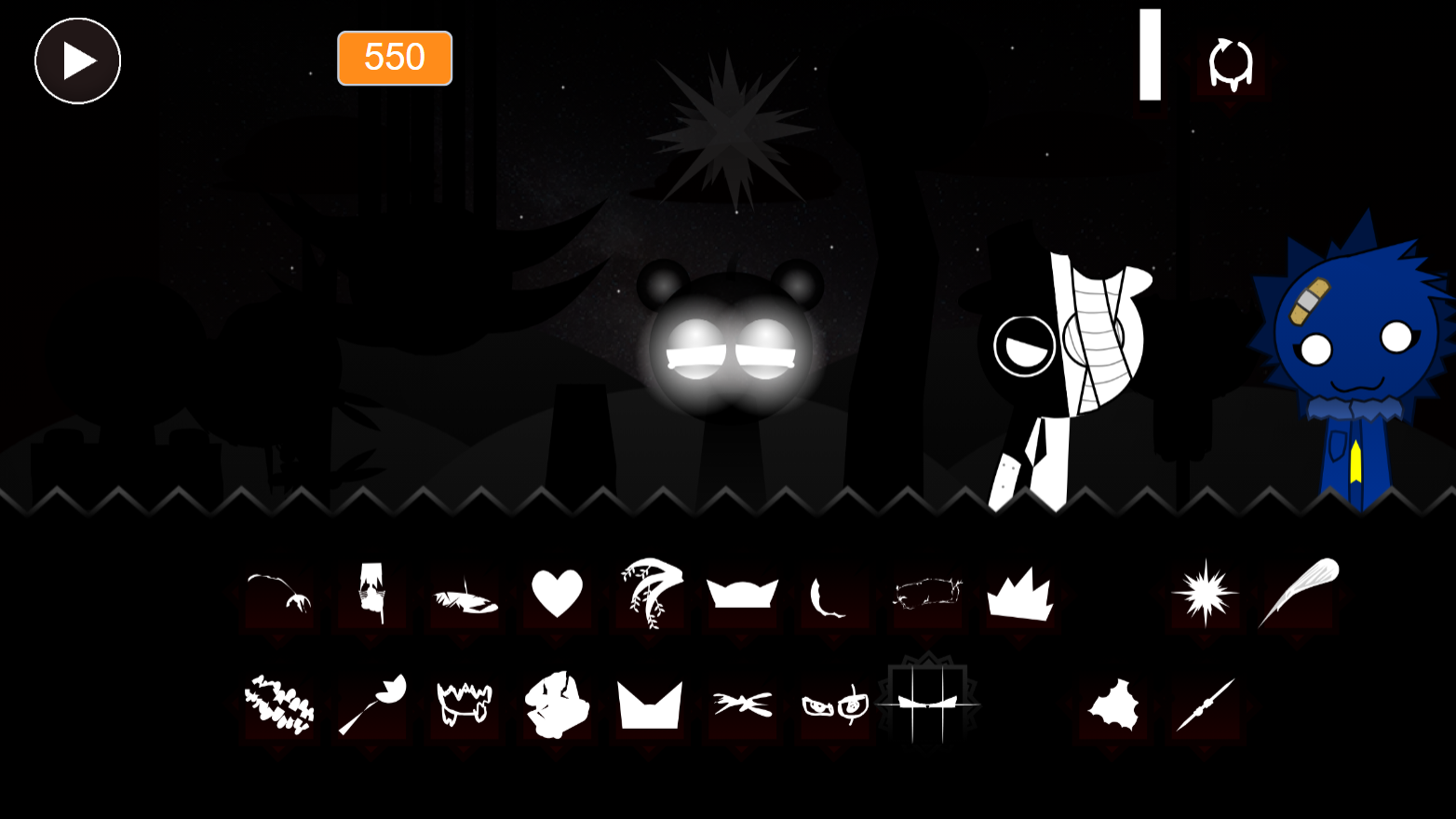Adjust the white volume bar
1456x819 pixels.
[x=1149, y=56]
